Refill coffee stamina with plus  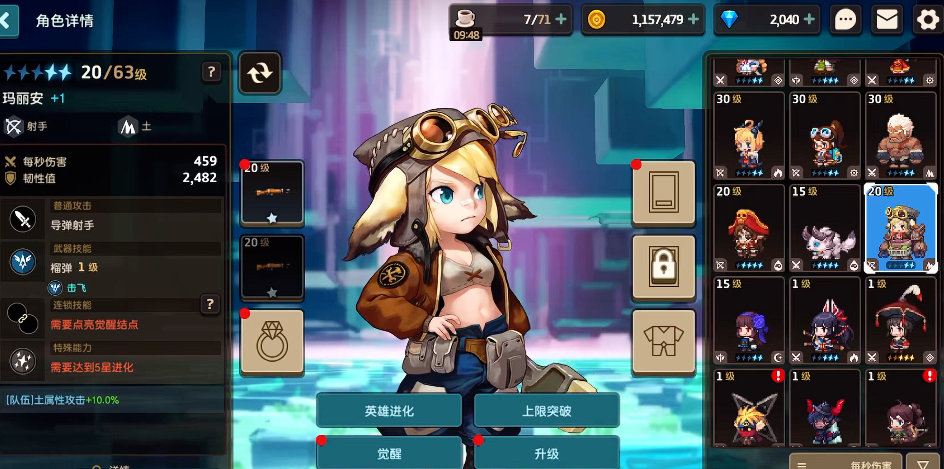(x=560, y=19)
